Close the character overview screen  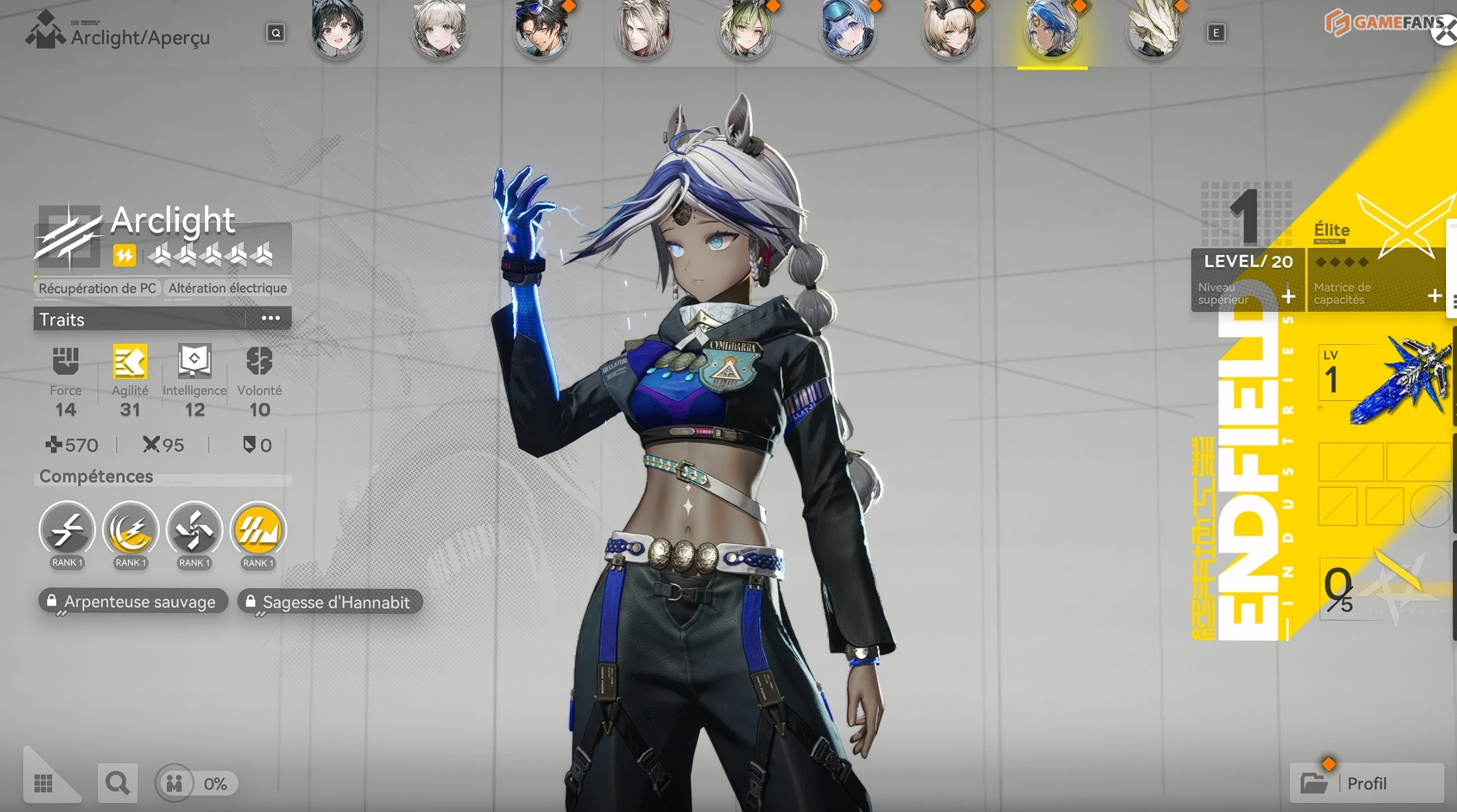coord(1445,31)
